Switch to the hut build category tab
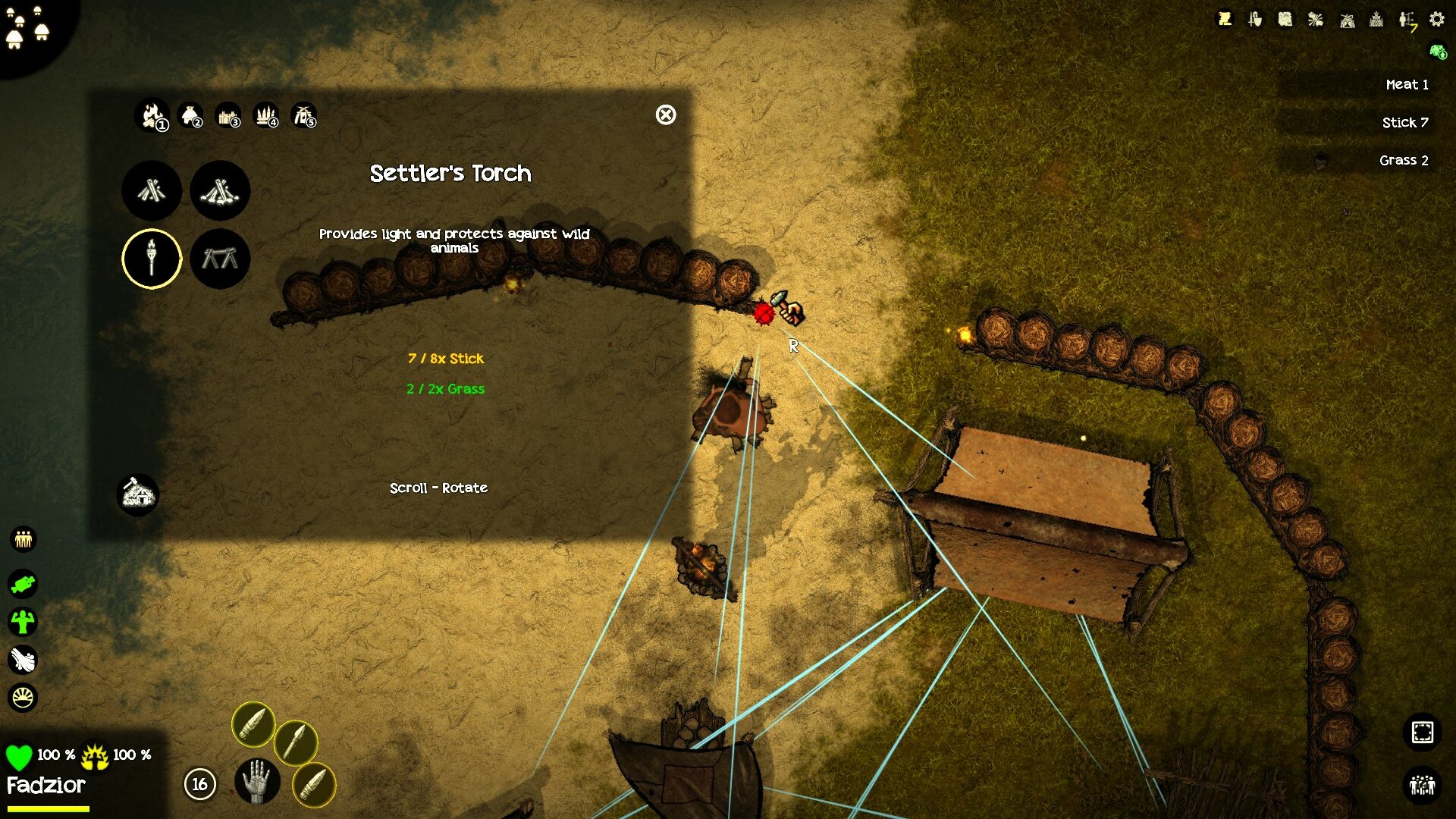Screen dimensions: 1456x819 pyautogui.click(x=190, y=116)
